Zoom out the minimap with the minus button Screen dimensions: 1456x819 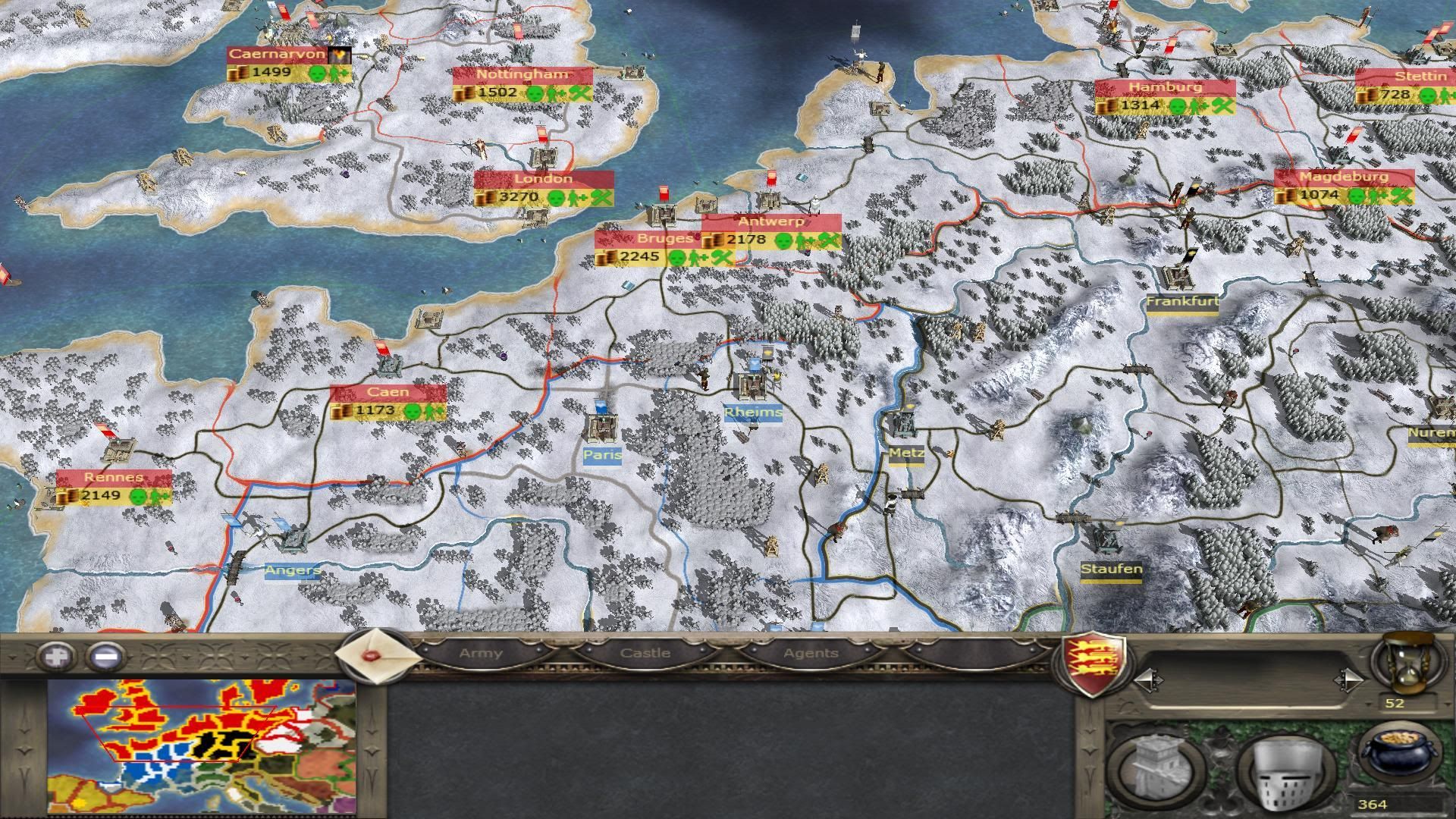coord(107,656)
